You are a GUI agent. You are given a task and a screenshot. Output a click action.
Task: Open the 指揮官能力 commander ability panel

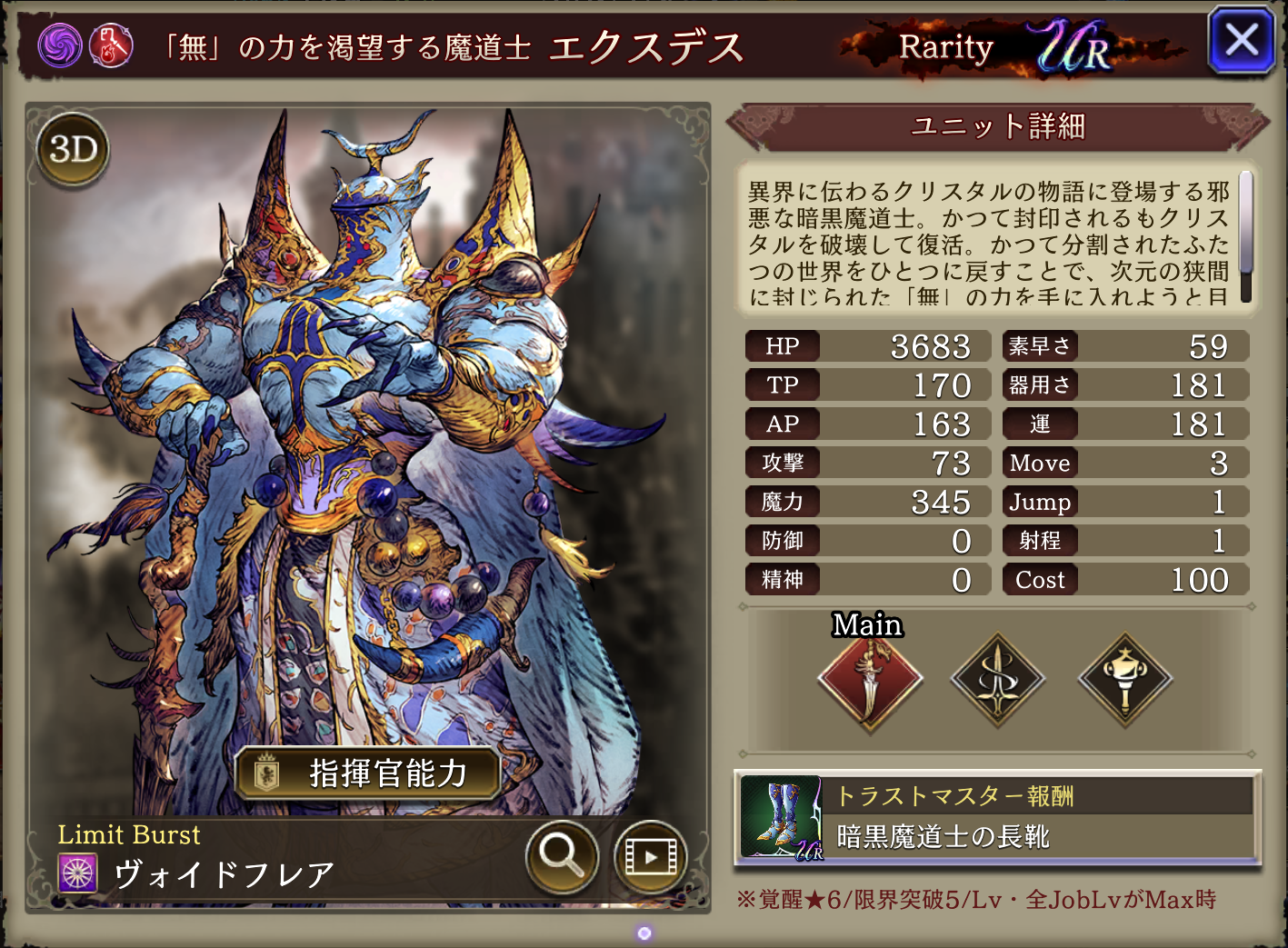pyautogui.click(x=367, y=773)
